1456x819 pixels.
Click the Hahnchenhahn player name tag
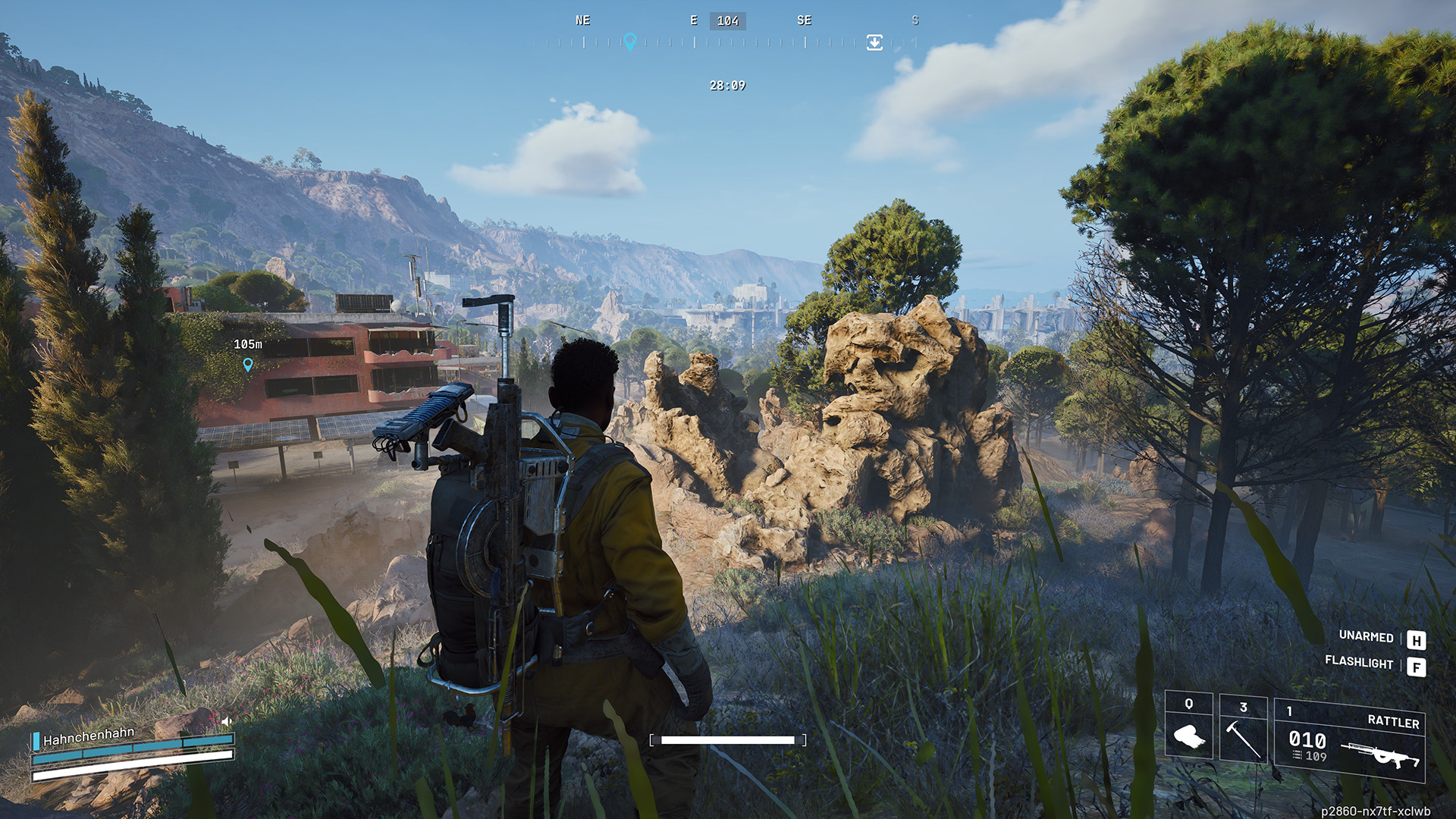(89, 736)
